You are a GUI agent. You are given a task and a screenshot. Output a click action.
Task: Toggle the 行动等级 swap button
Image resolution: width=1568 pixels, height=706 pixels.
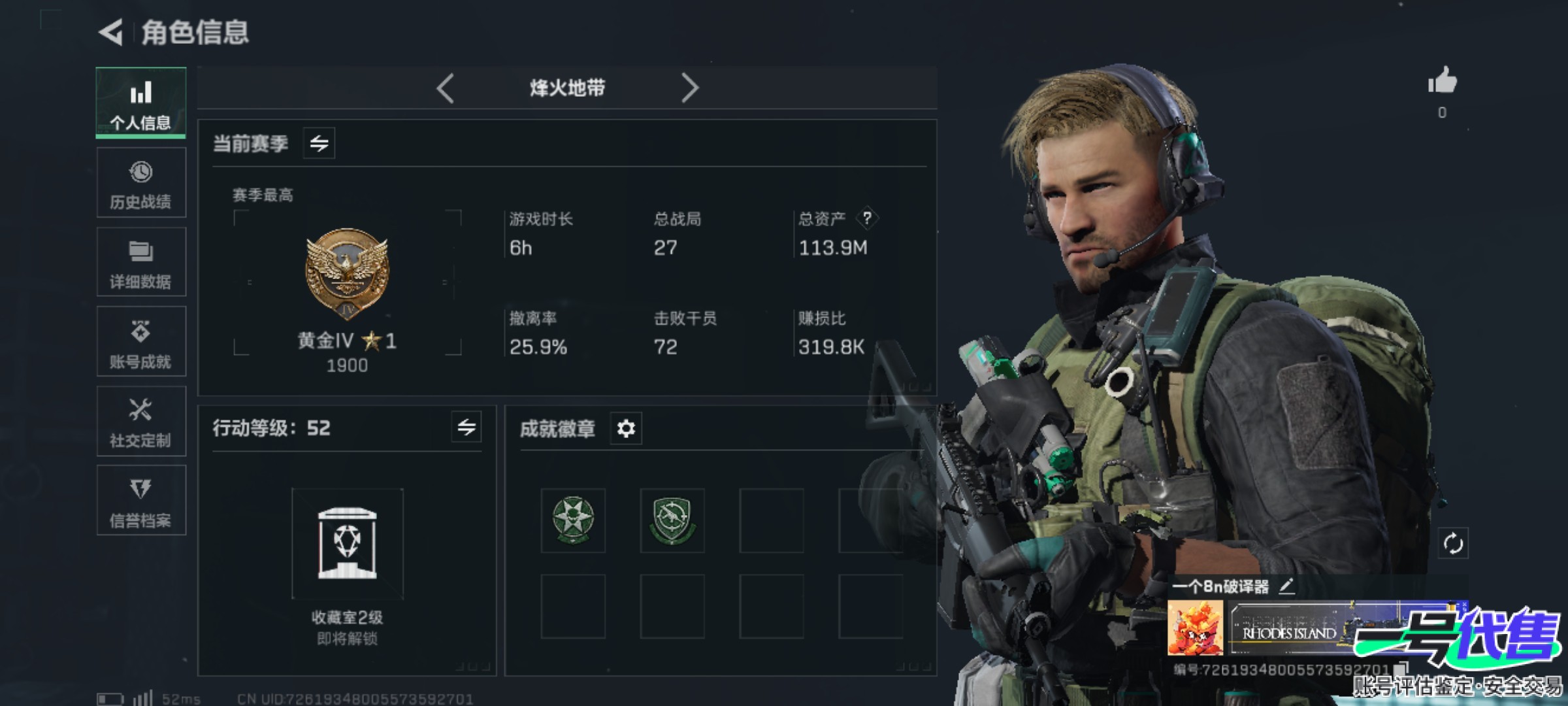pyautogui.click(x=466, y=428)
